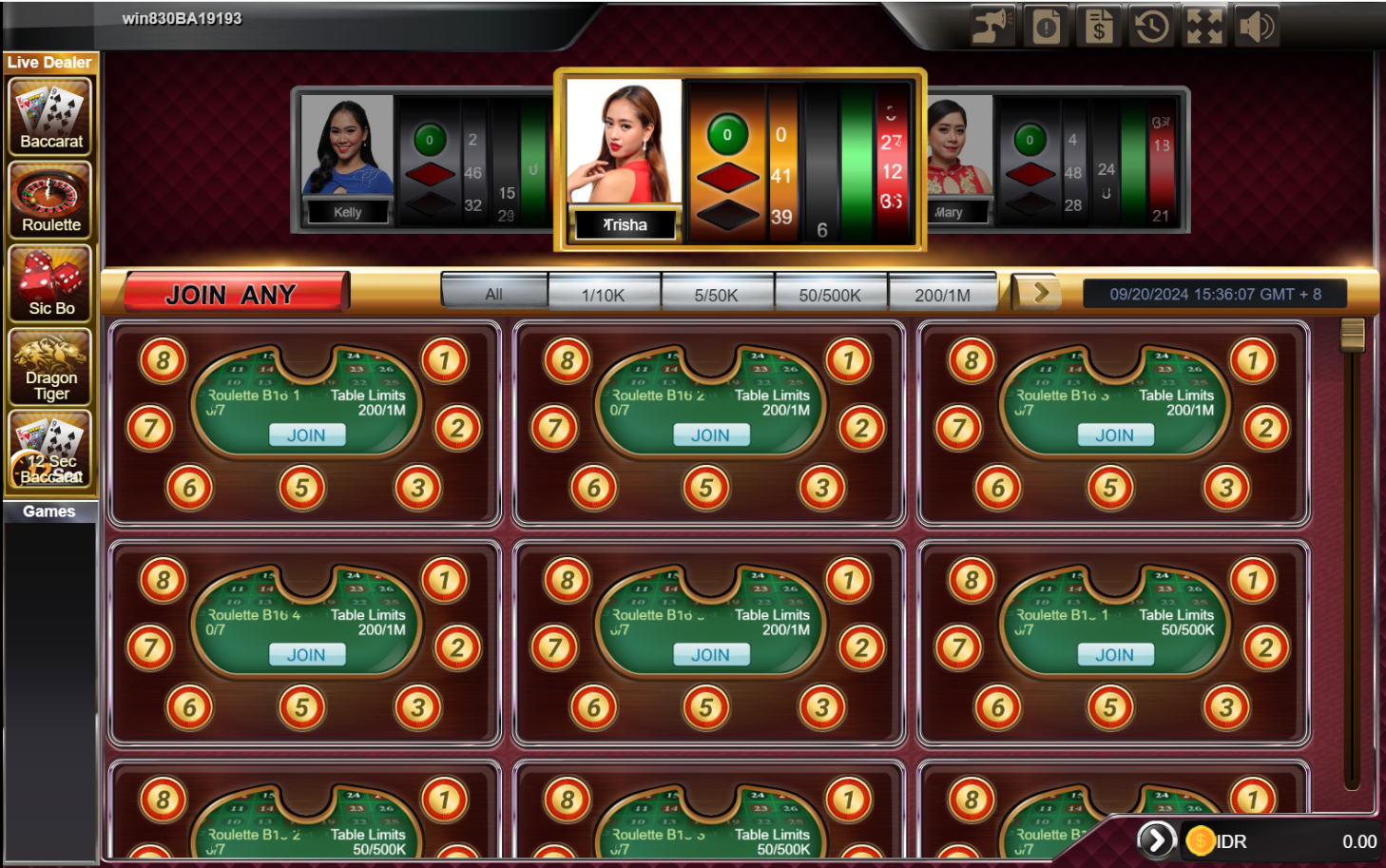Choose dealer Mary's thumbnail
Screen dimensions: 1386x868
pos(958,157)
